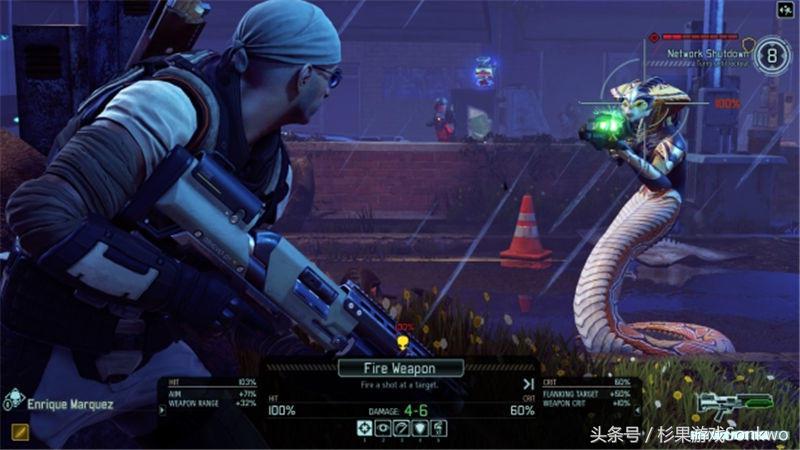The height and width of the screenshot is (450, 800).
Task: Select the crosshair fire weapon ability
Action: (365, 428)
